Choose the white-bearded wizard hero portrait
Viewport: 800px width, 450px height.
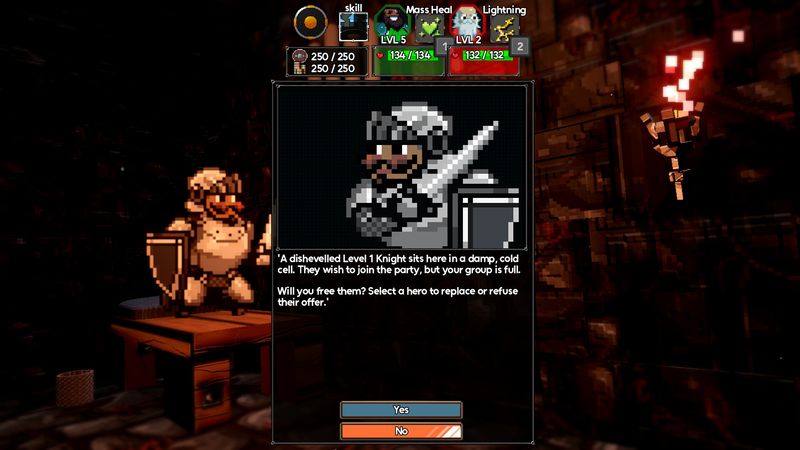click(x=466, y=24)
